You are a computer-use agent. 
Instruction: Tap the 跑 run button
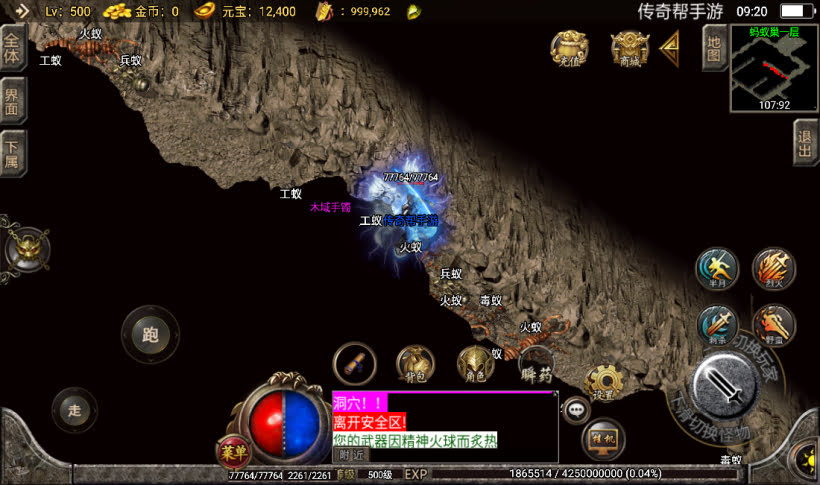pos(150,334)
